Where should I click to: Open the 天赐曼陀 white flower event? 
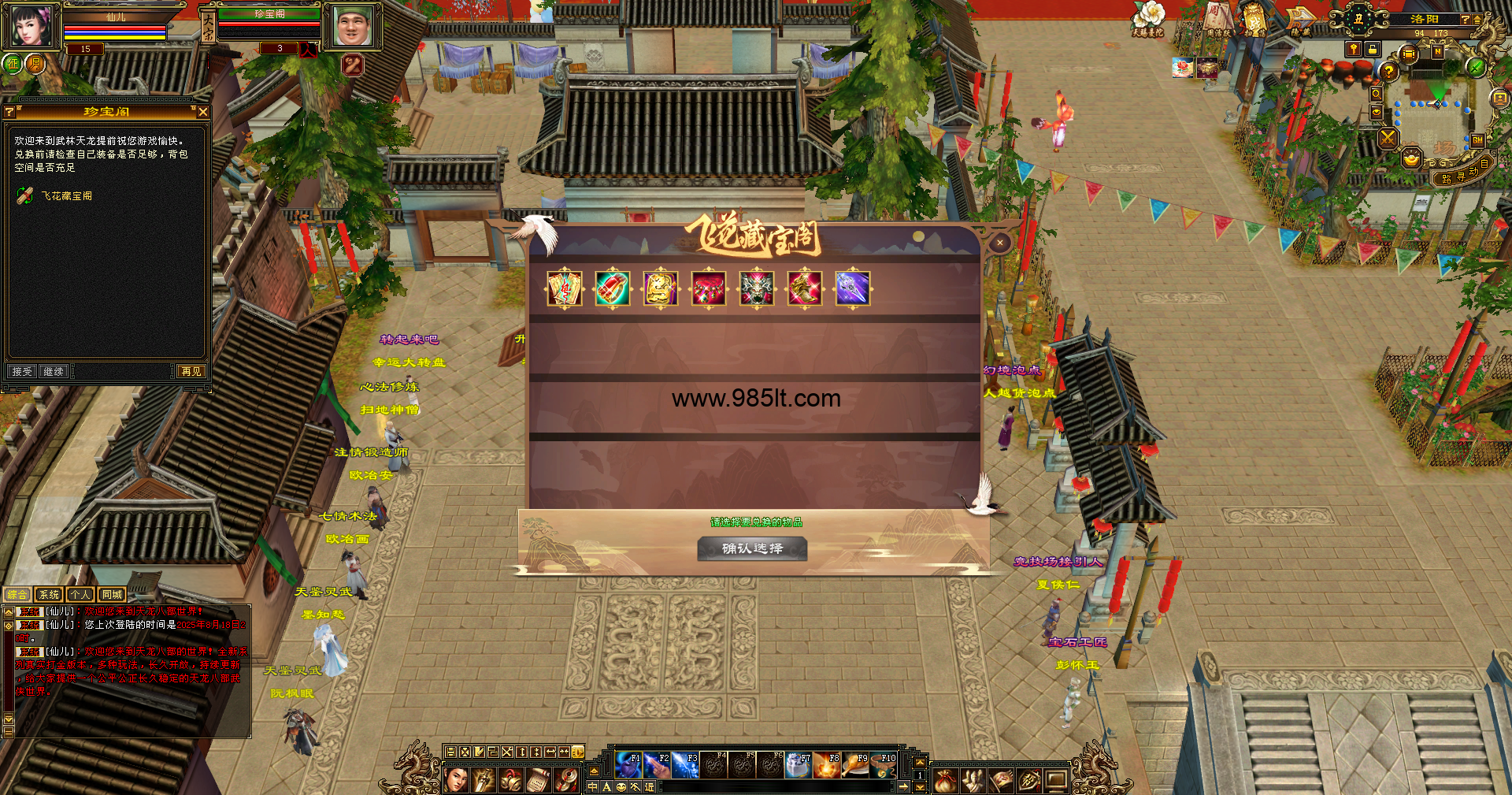pos(1148,19)
